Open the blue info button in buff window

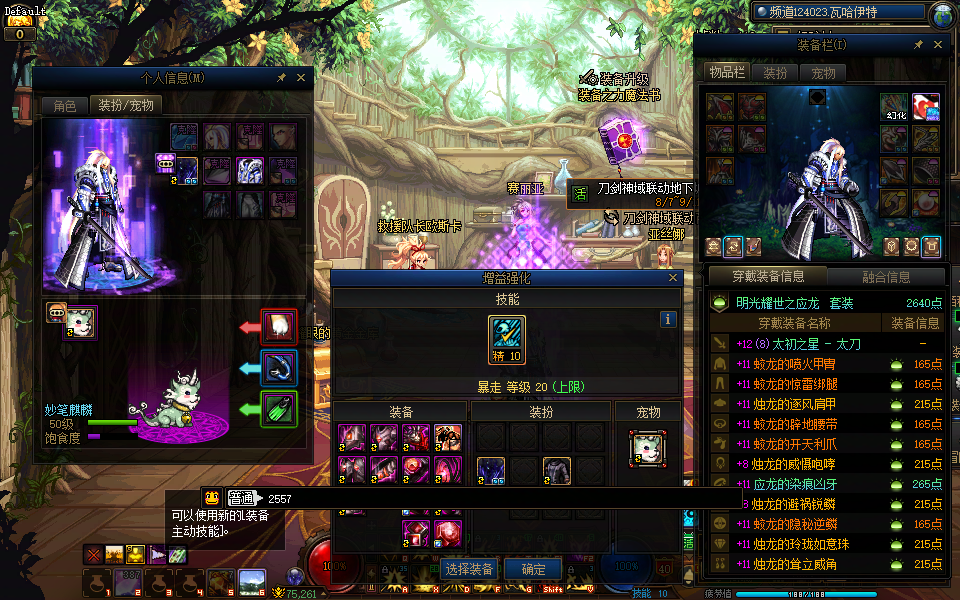pyautogui.click(x=669, y=319)
